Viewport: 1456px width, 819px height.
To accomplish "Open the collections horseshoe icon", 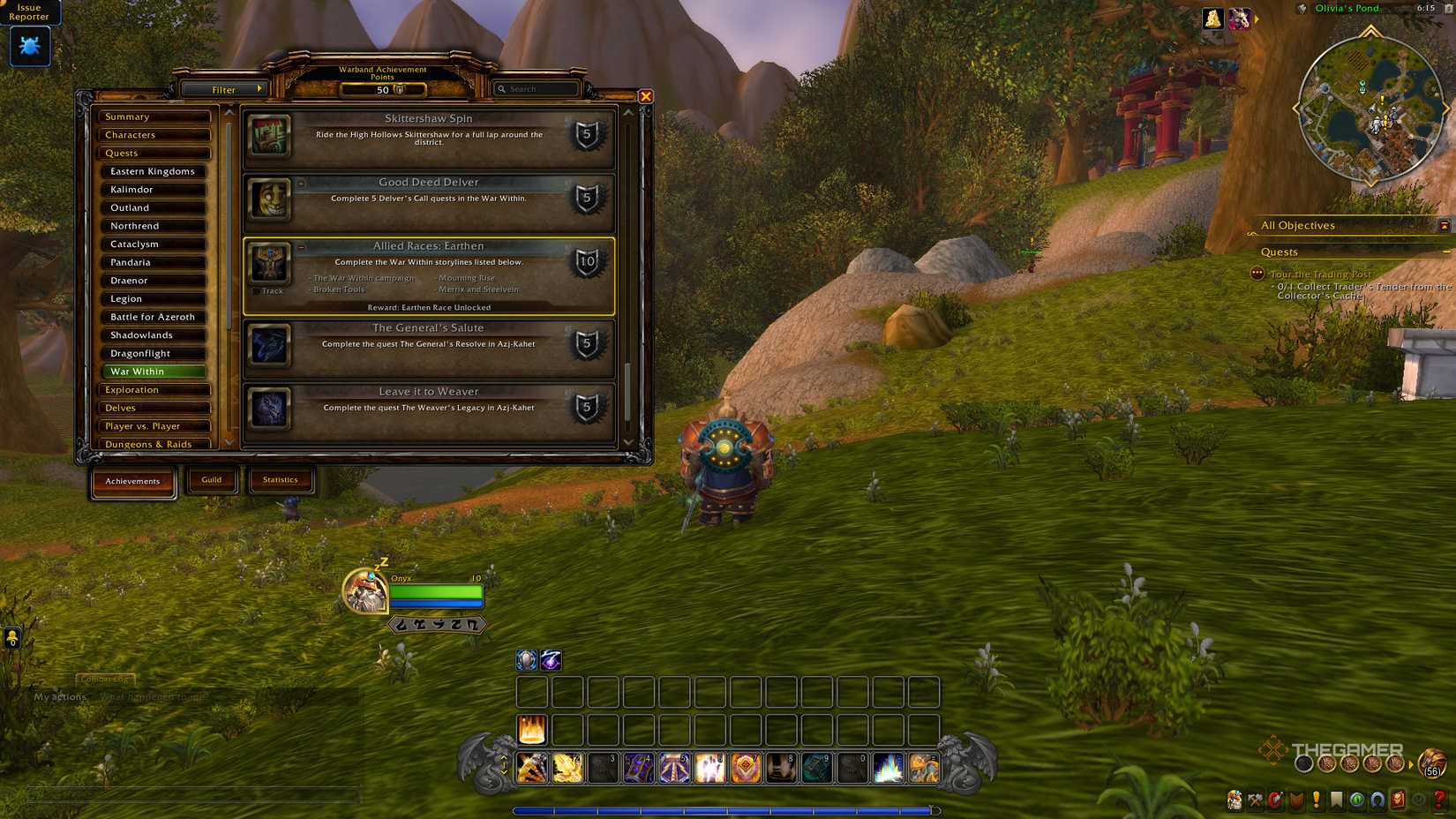I will pyautogui.click(x=1377, y=801).
